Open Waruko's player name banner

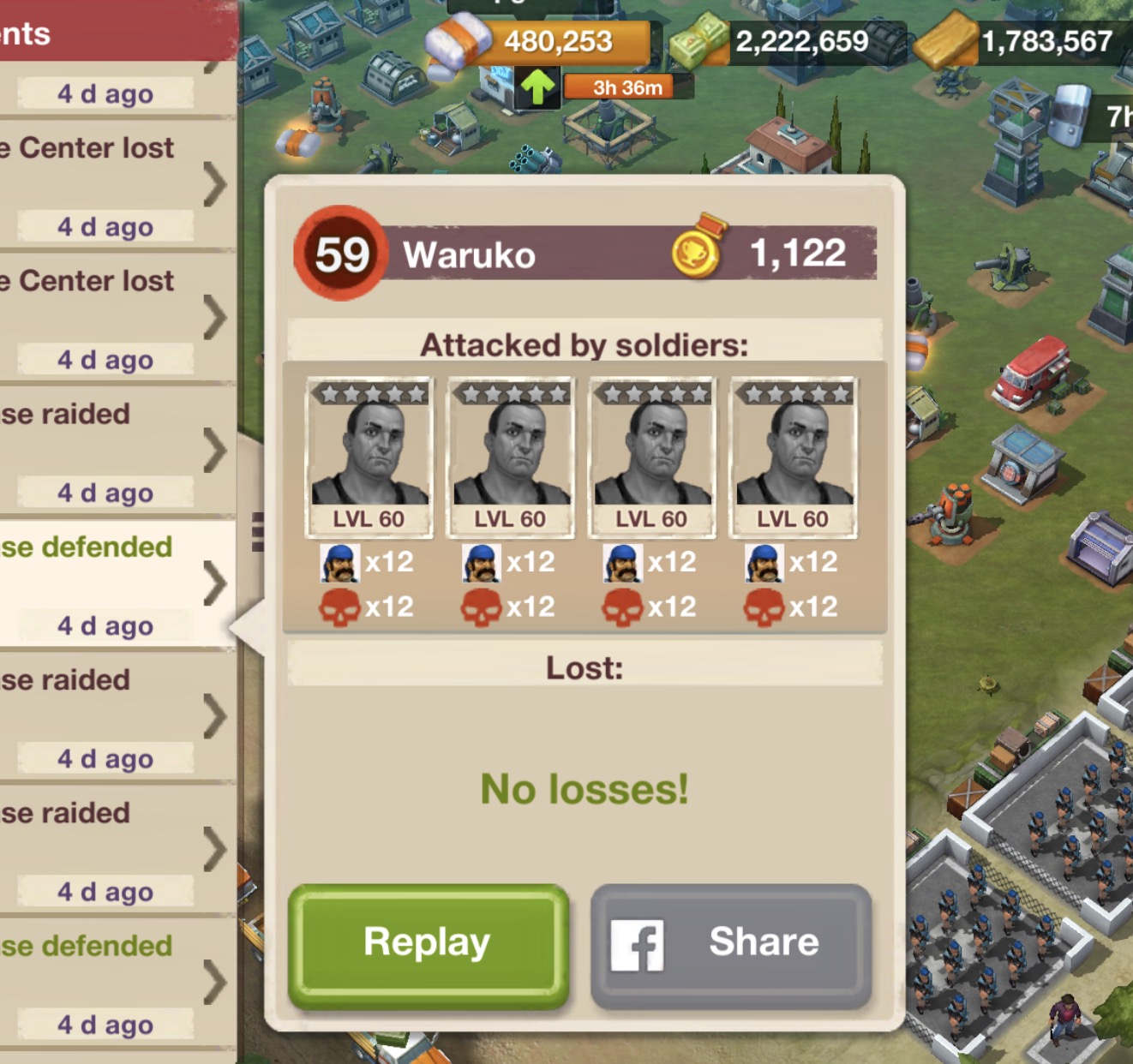[469, 254]
